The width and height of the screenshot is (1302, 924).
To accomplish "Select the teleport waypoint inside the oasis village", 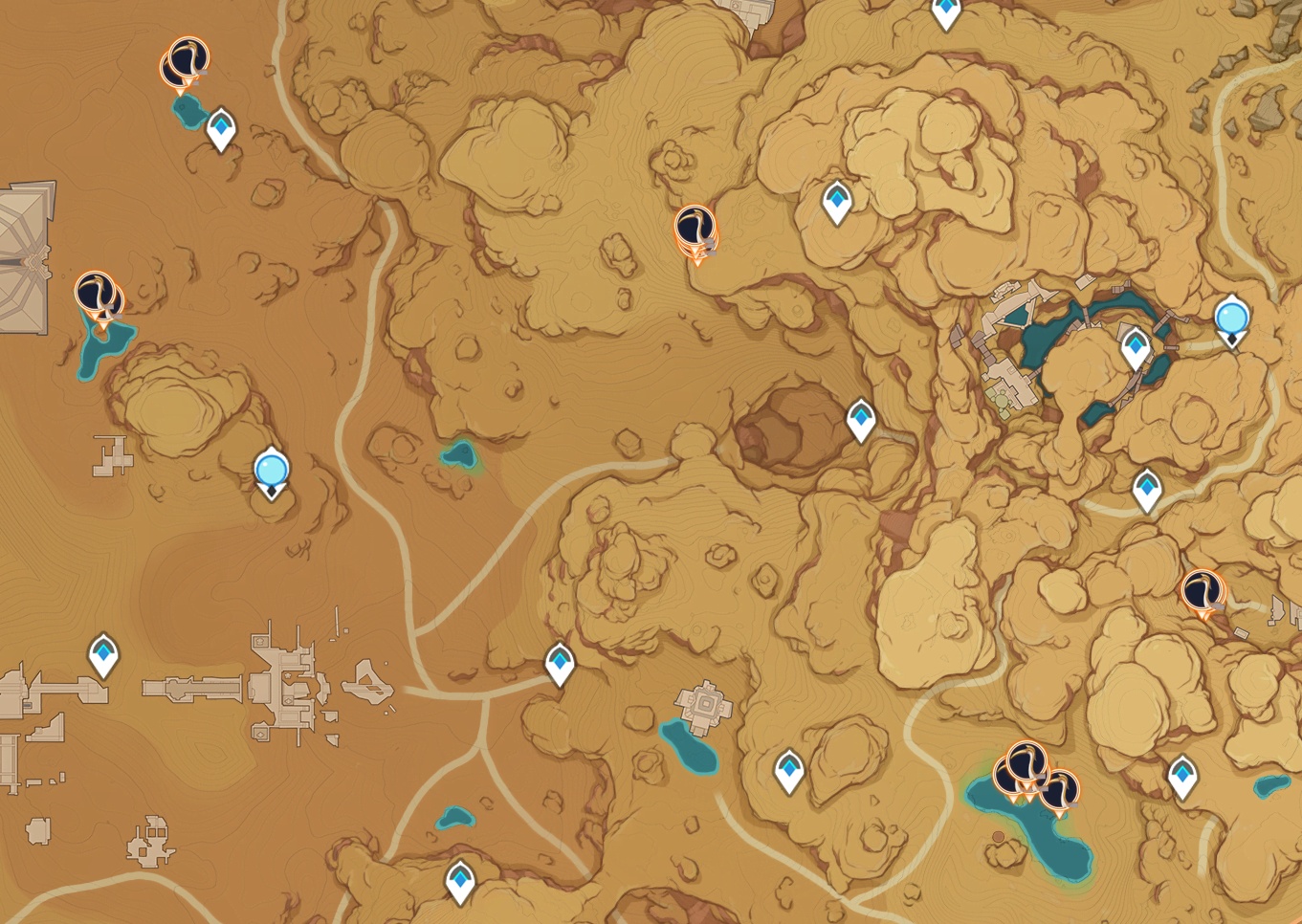I will pyautogui.click(x=1136, y=346).
